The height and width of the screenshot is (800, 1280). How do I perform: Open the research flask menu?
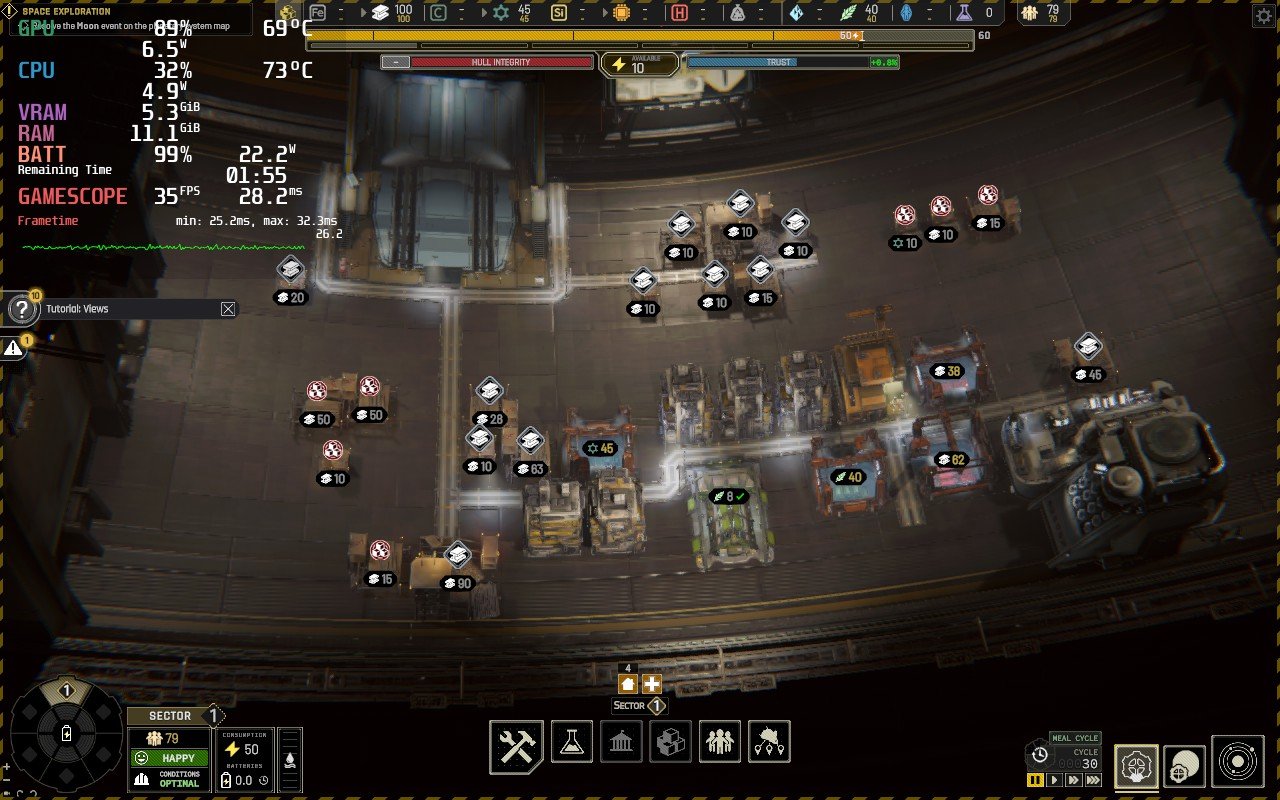coord(572,742)
